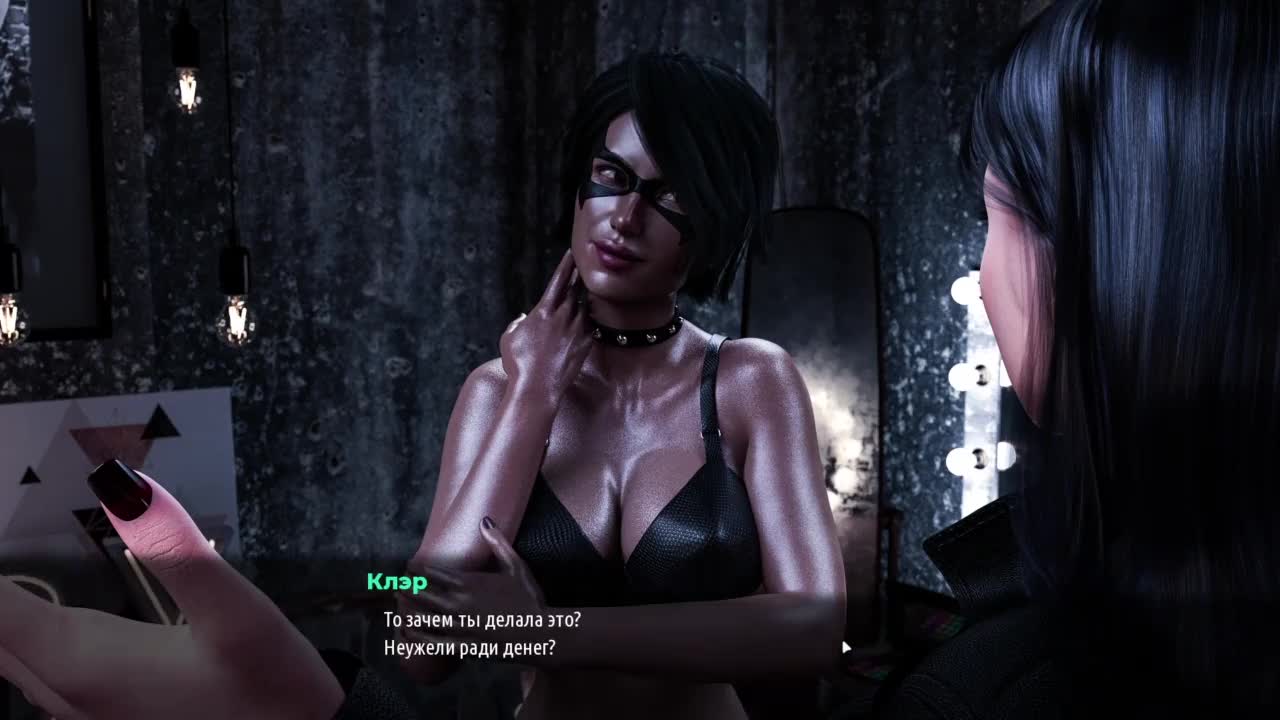Image resolution: width=1280 pixels, height=720 pixels.
Task: Click the white continue arrow after the dialogue
Action: click(846, 647)
